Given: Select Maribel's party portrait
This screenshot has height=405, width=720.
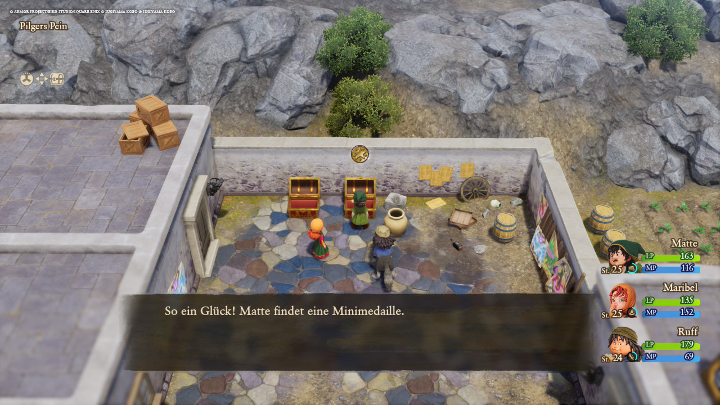Looking at the screenshot, I should pyautogui.click(x=621, y=299).
